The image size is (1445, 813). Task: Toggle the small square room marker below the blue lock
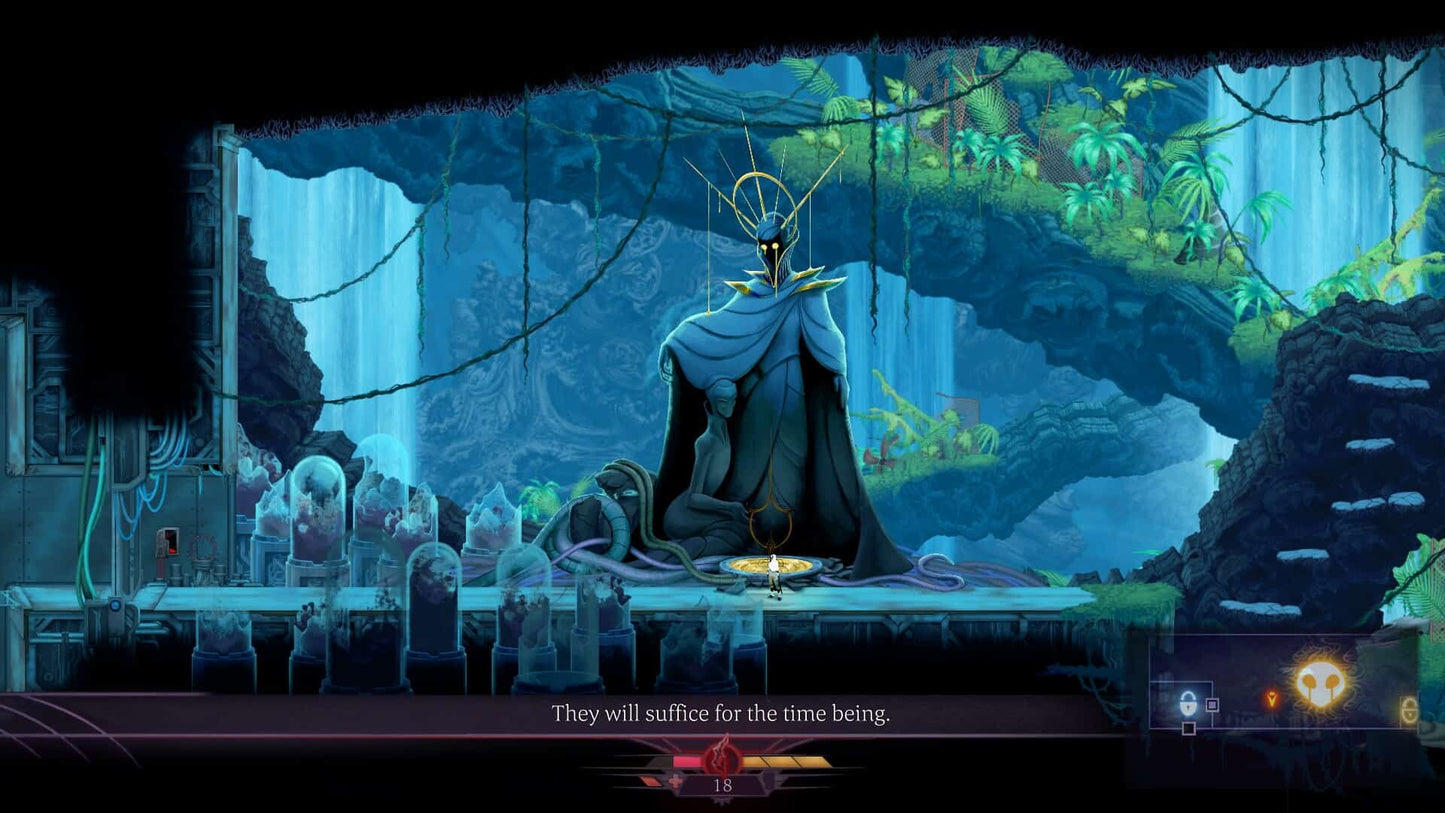[1189, 728]
